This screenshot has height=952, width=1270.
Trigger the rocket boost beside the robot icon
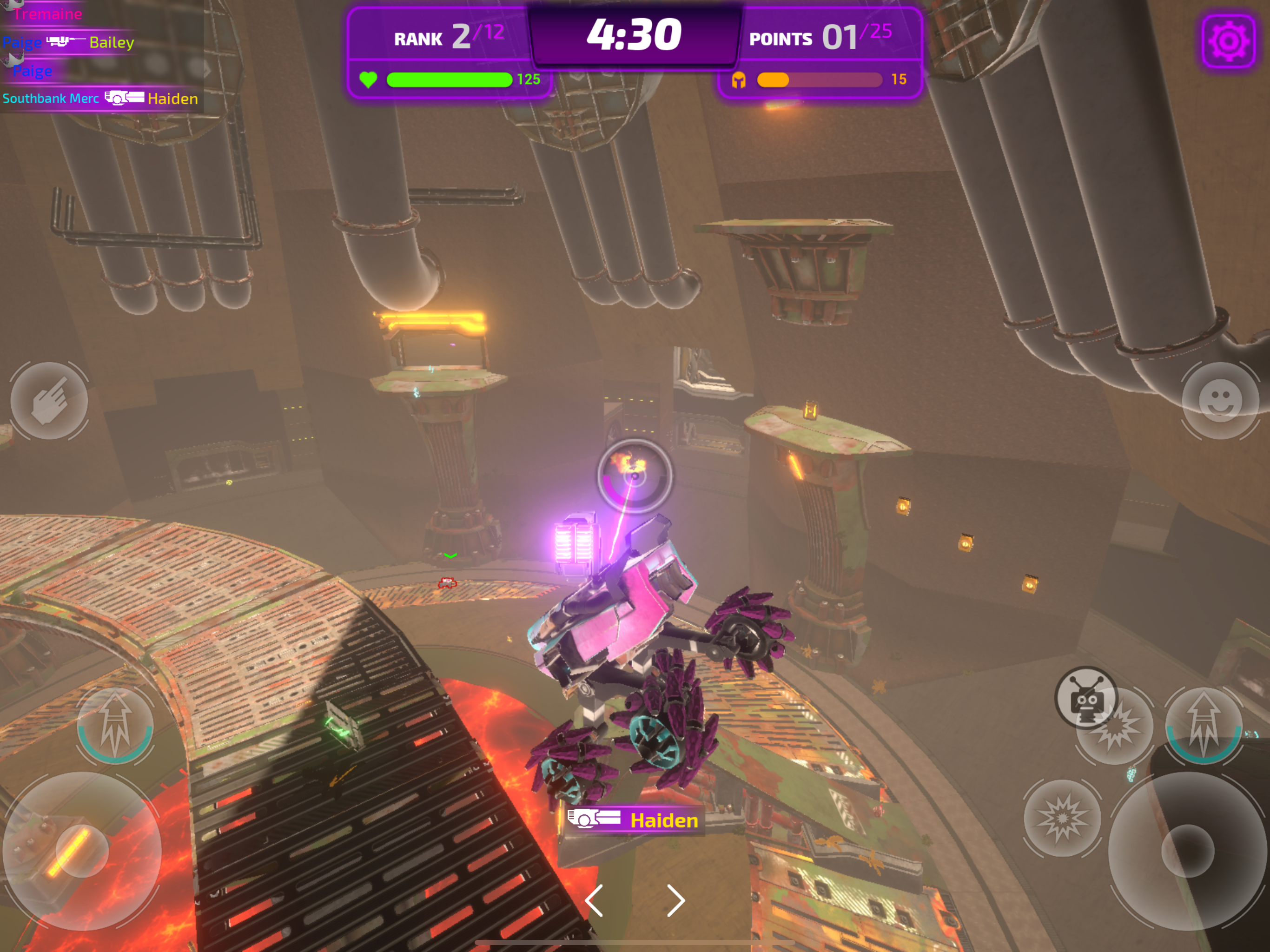point(1204,726)
